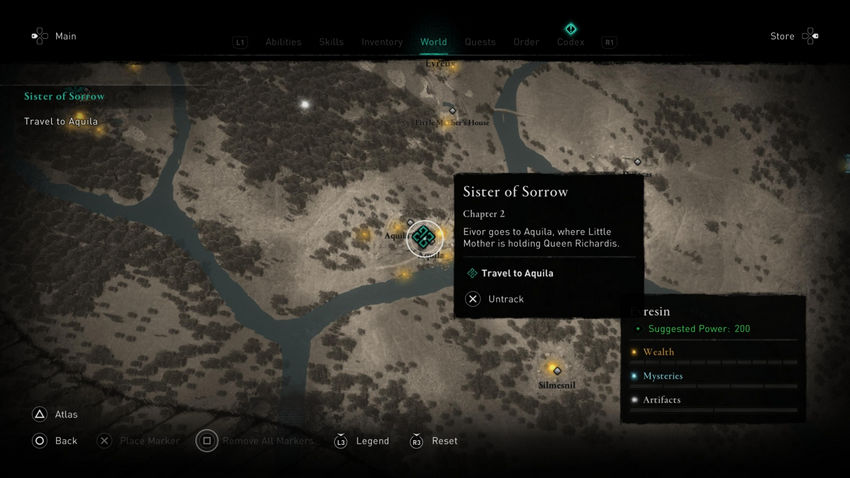Select Wealth in the region panel
Viewport: 850px width, 478px height.
[658, 352]
